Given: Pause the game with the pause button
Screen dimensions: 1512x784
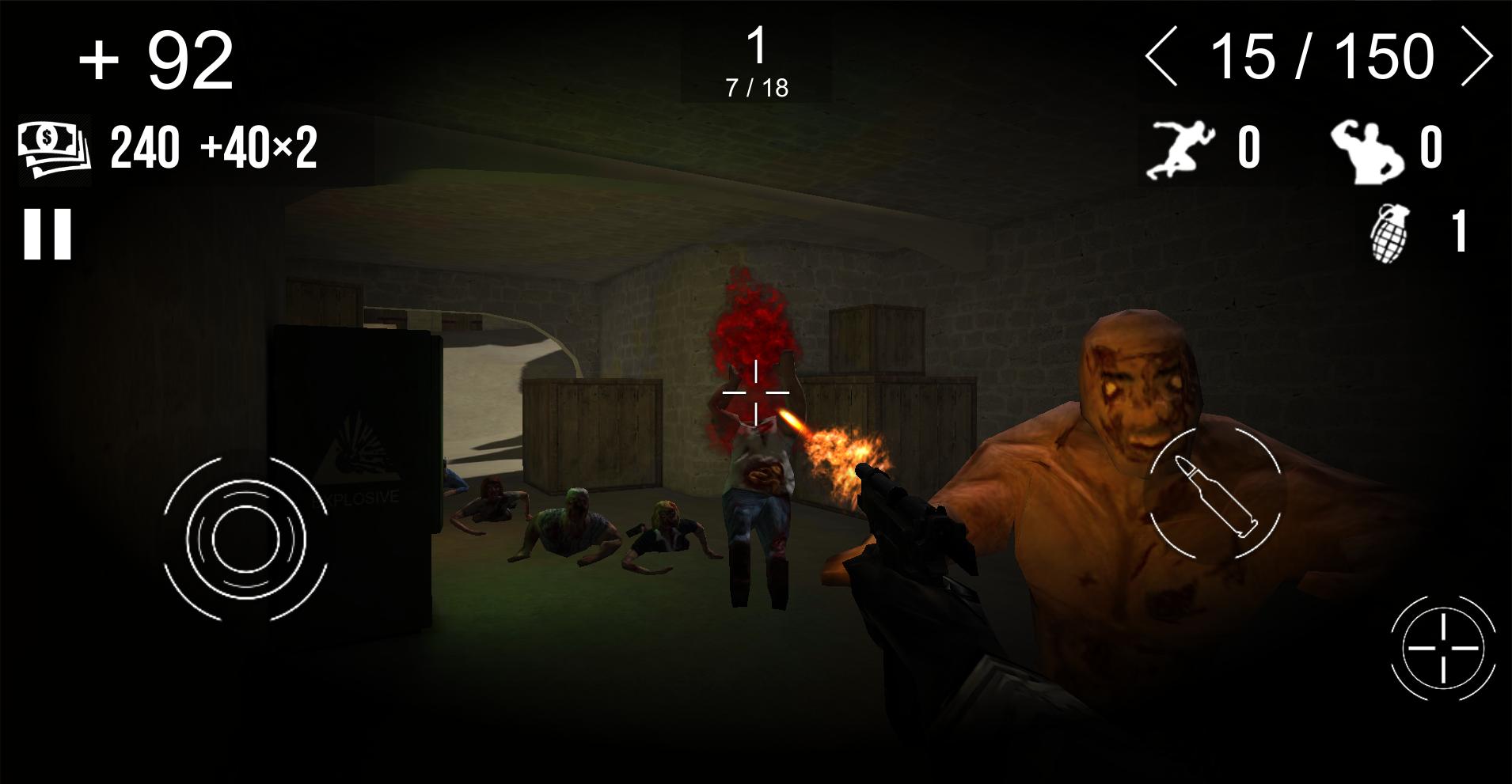Looking at the screenshot, I should click(x=47, y=235).
